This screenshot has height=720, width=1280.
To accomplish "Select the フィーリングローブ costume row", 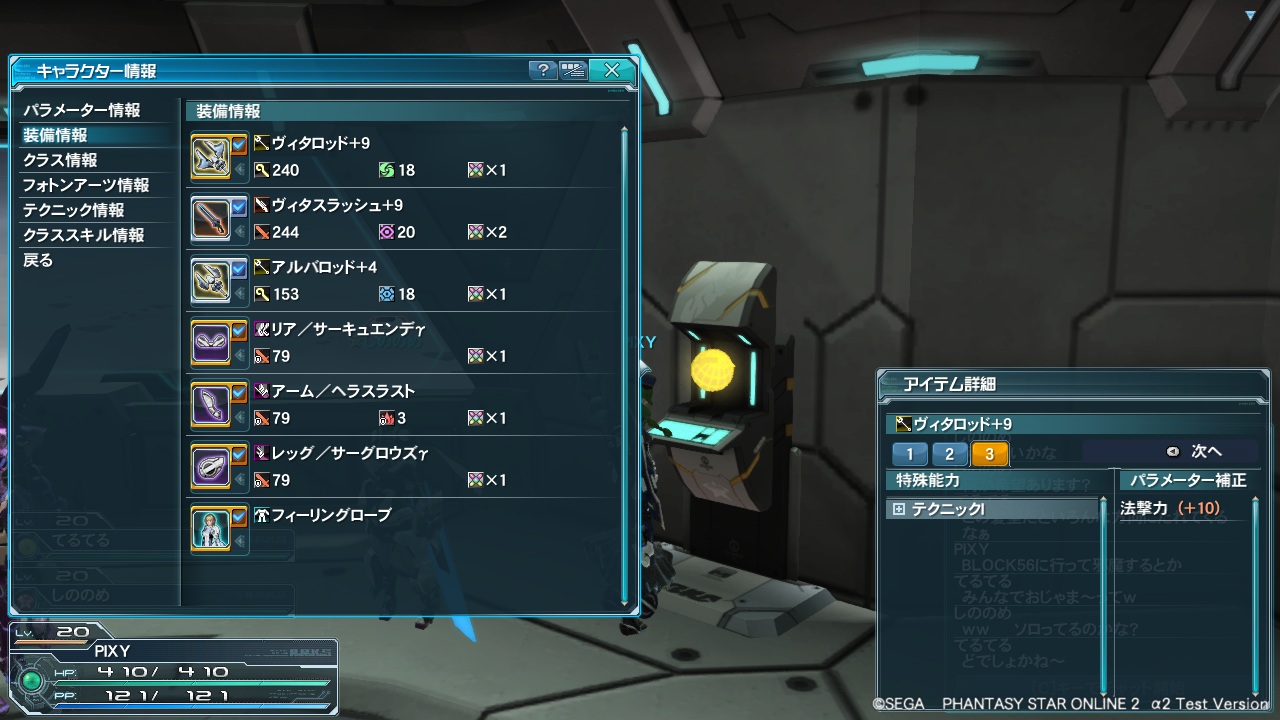I will [400, 529].
